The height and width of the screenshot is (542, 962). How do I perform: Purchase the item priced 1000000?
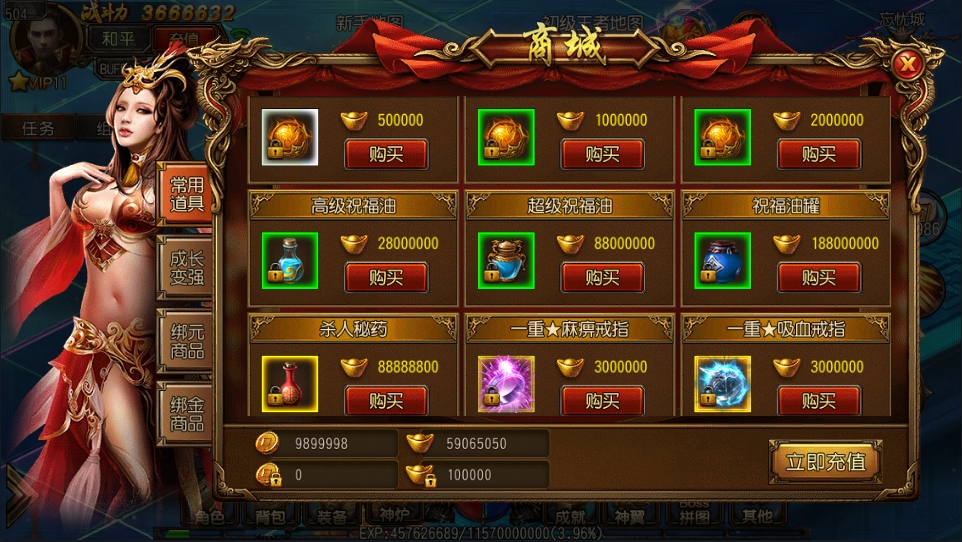pyautogui.click(x=602, y=154)
